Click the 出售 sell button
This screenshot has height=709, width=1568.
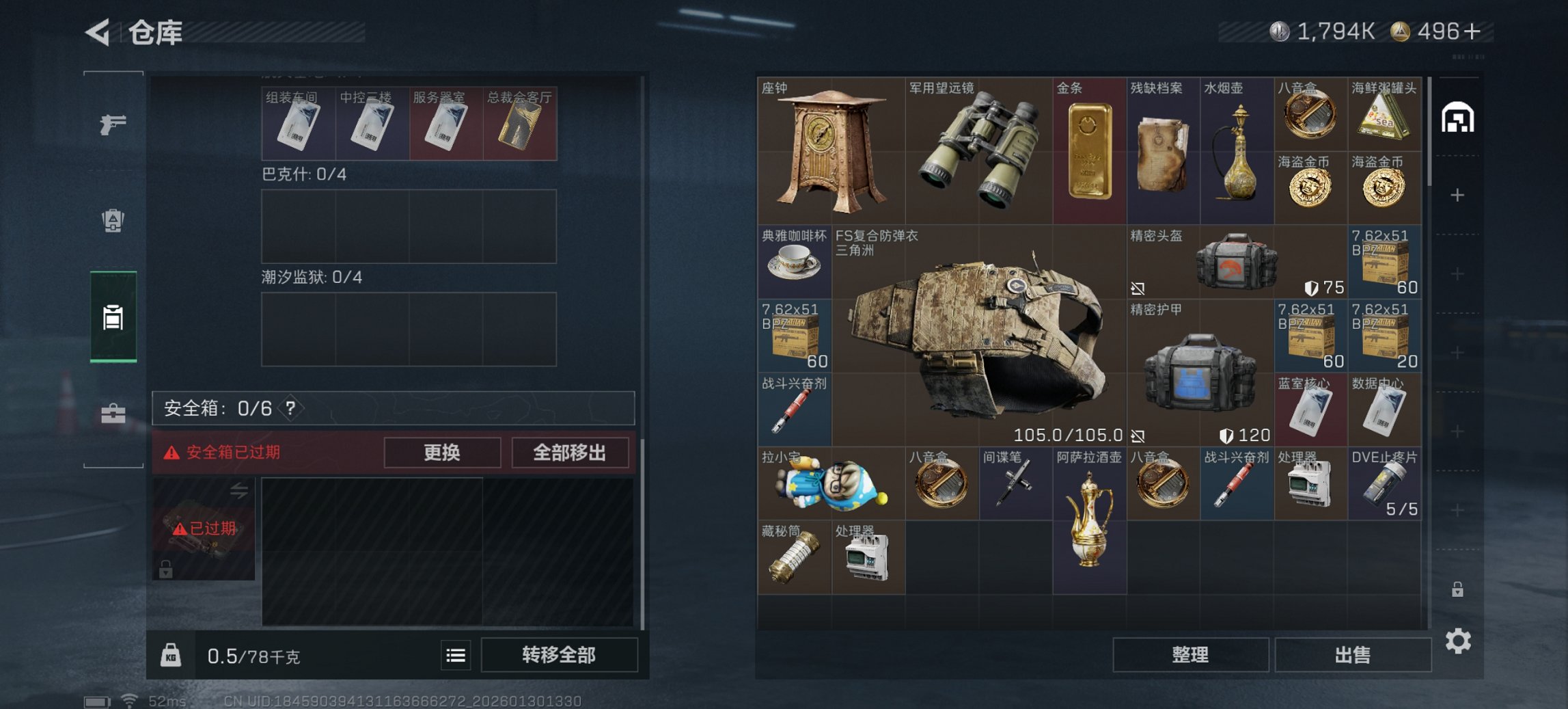[1352, 654]
